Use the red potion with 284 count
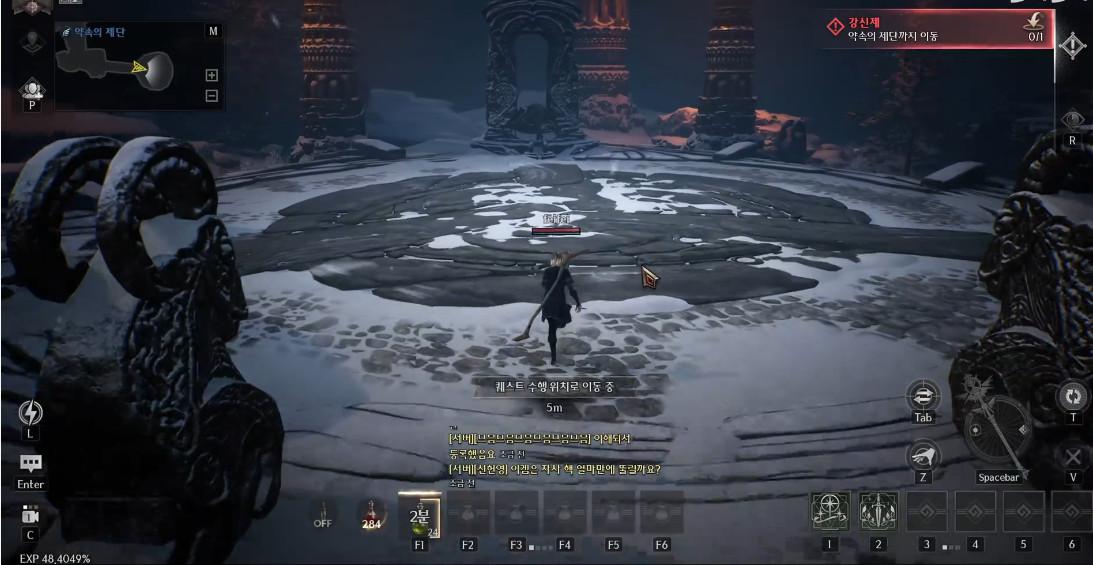This screenshot has height=565, width=1093. 372,514
